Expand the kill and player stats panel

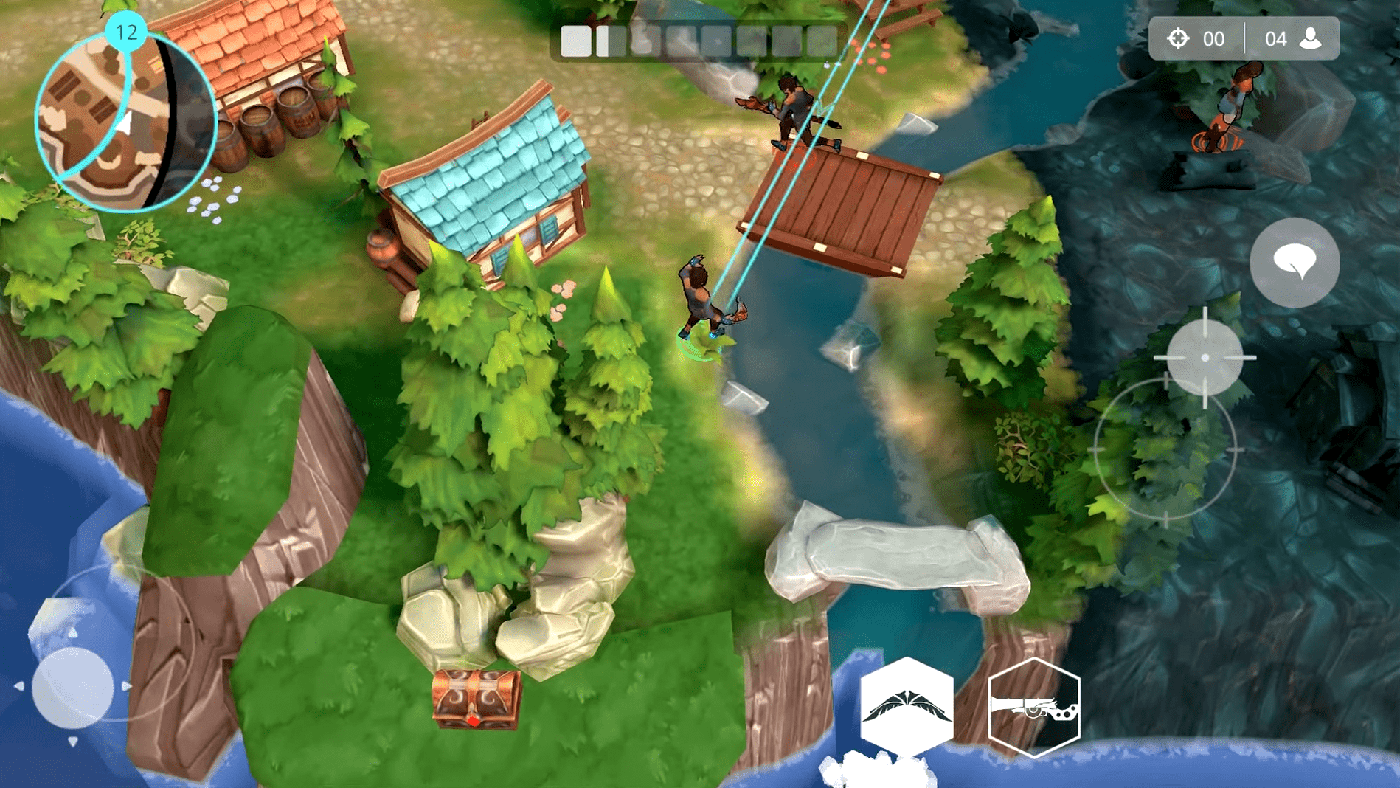pyautogui.click(x=1243, y=38)
